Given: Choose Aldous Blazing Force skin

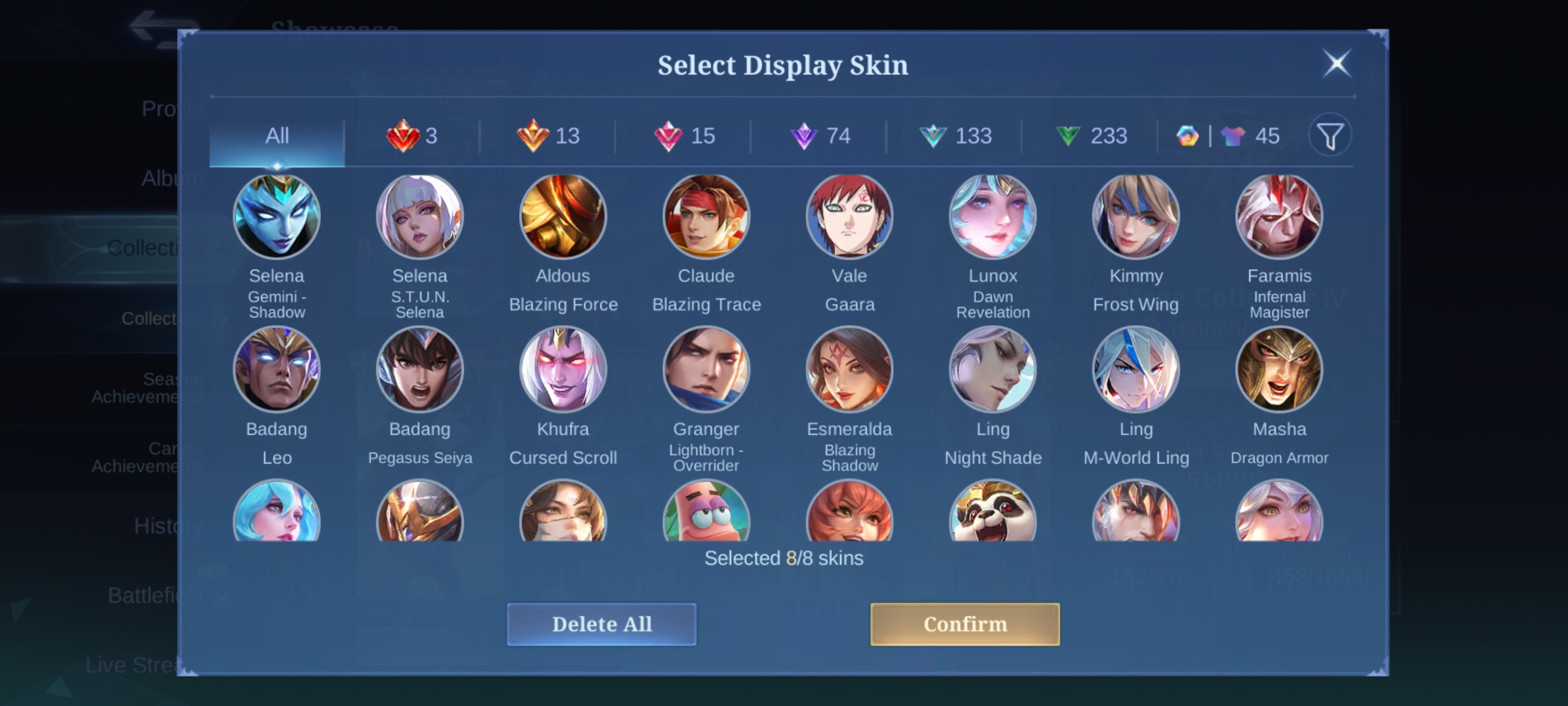Looking at the screenshot, I should 563,216.
